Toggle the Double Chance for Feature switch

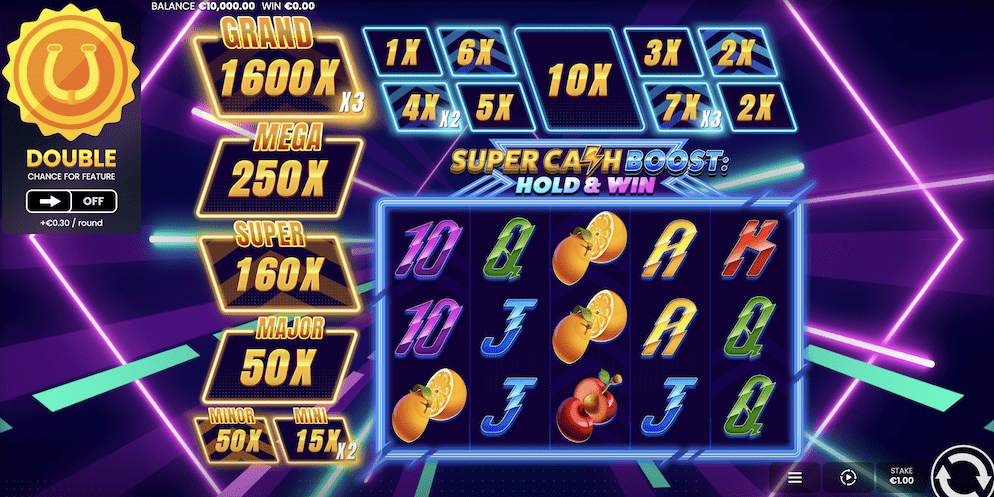[71, 201]
